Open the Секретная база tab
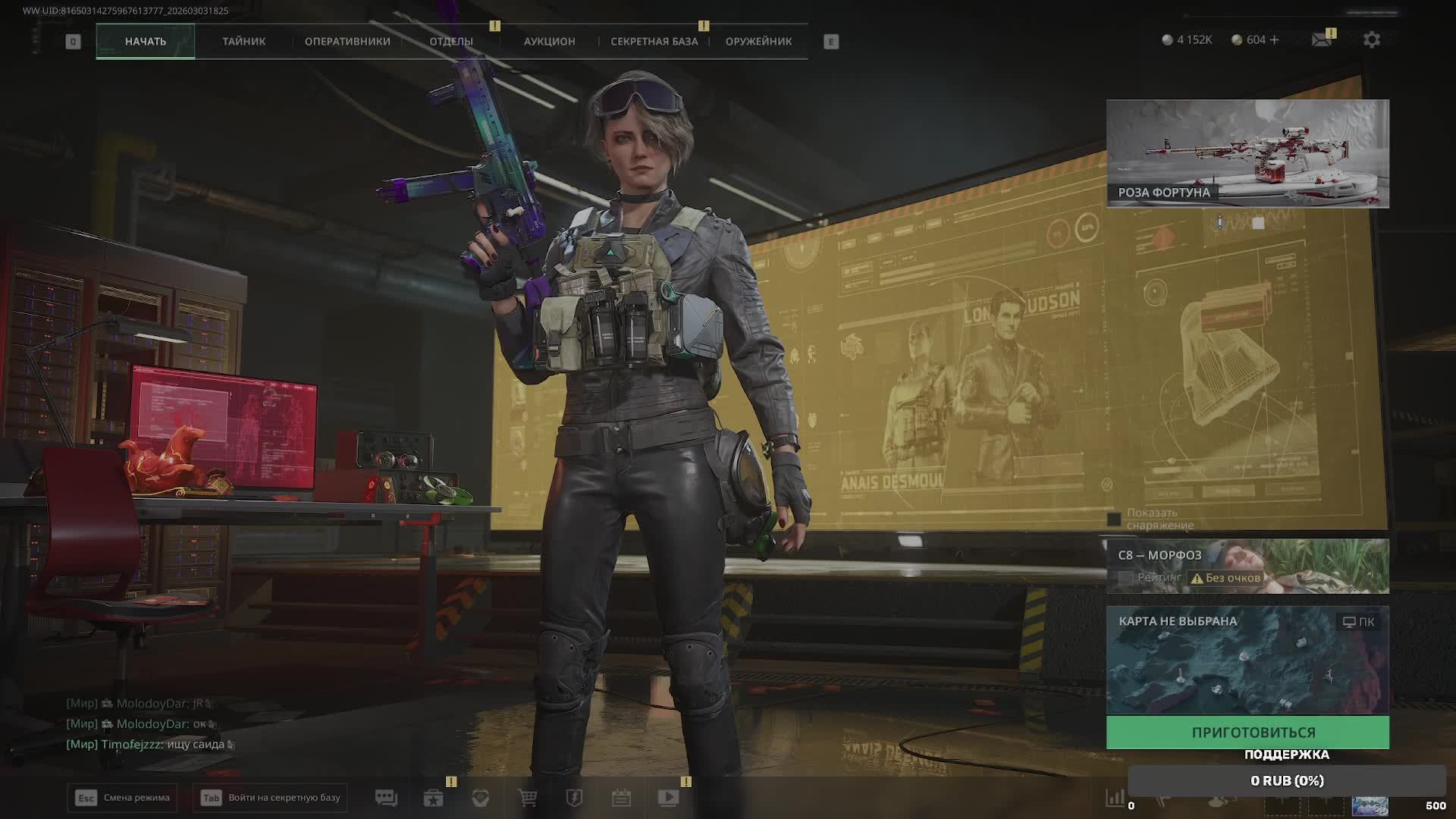The height and width of the screenshot is (819, 1456). pos(654,41)
